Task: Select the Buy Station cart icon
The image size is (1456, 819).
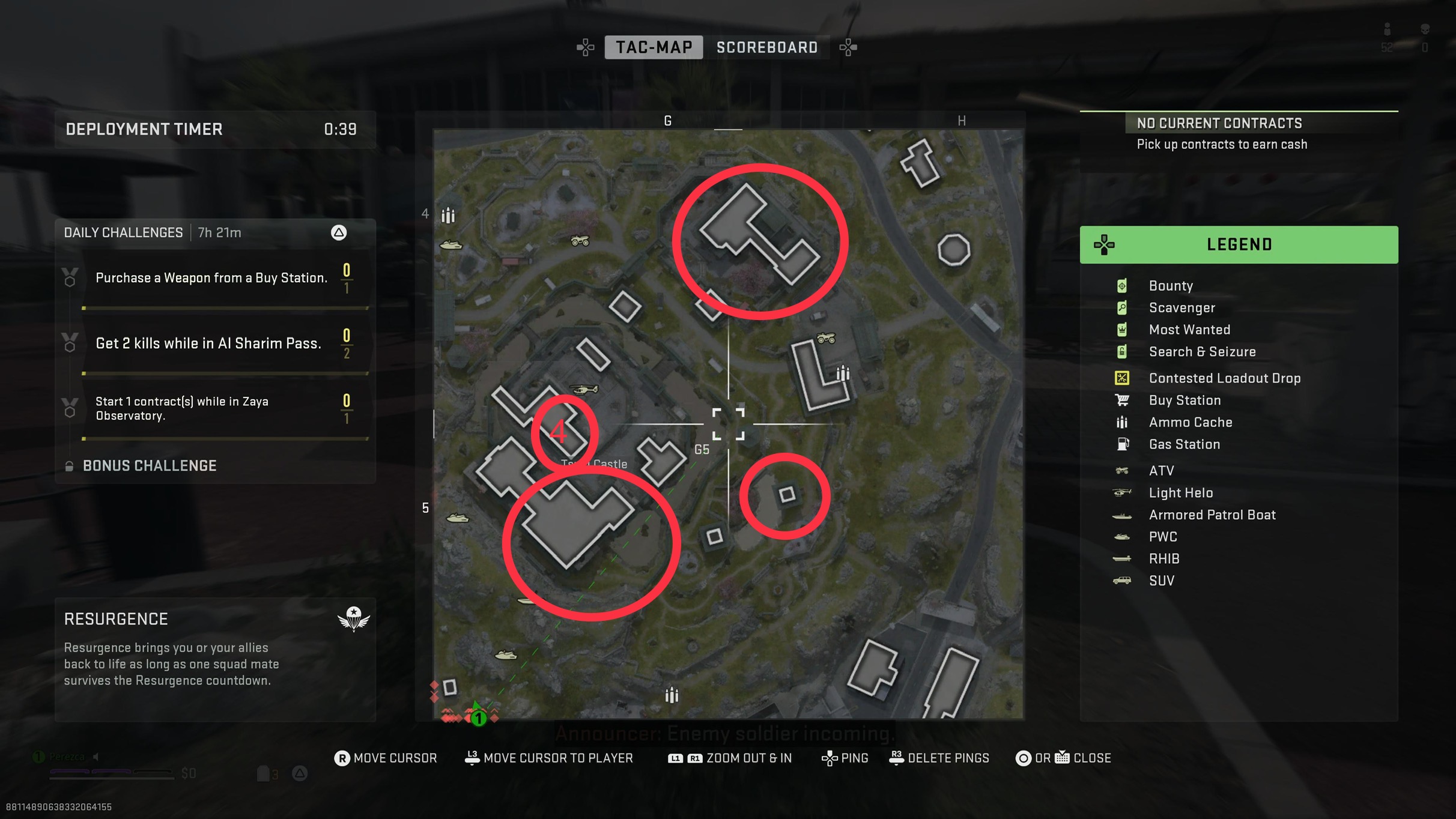Action: click(1122, 400)
